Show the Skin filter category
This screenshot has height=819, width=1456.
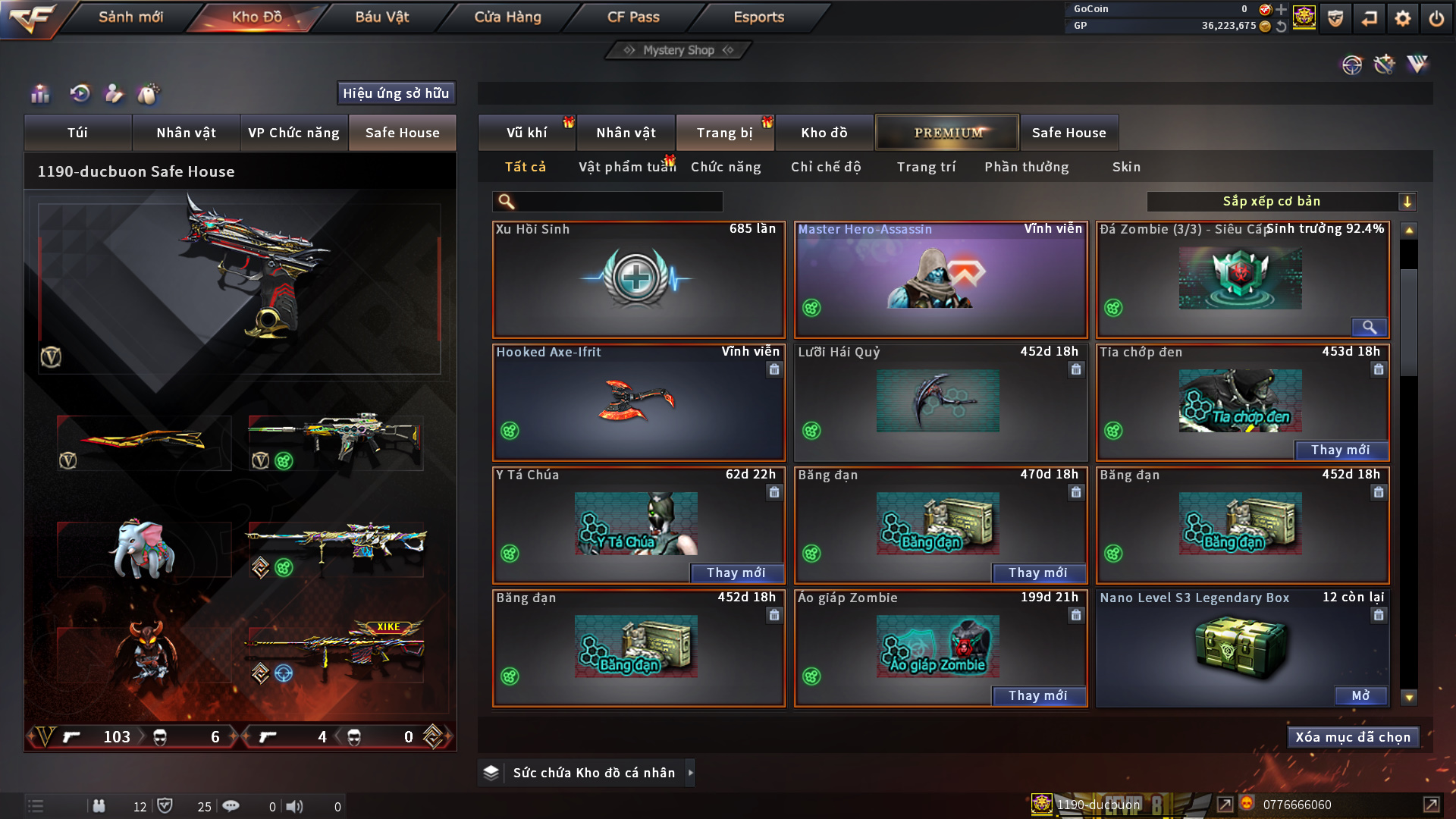1126,167
